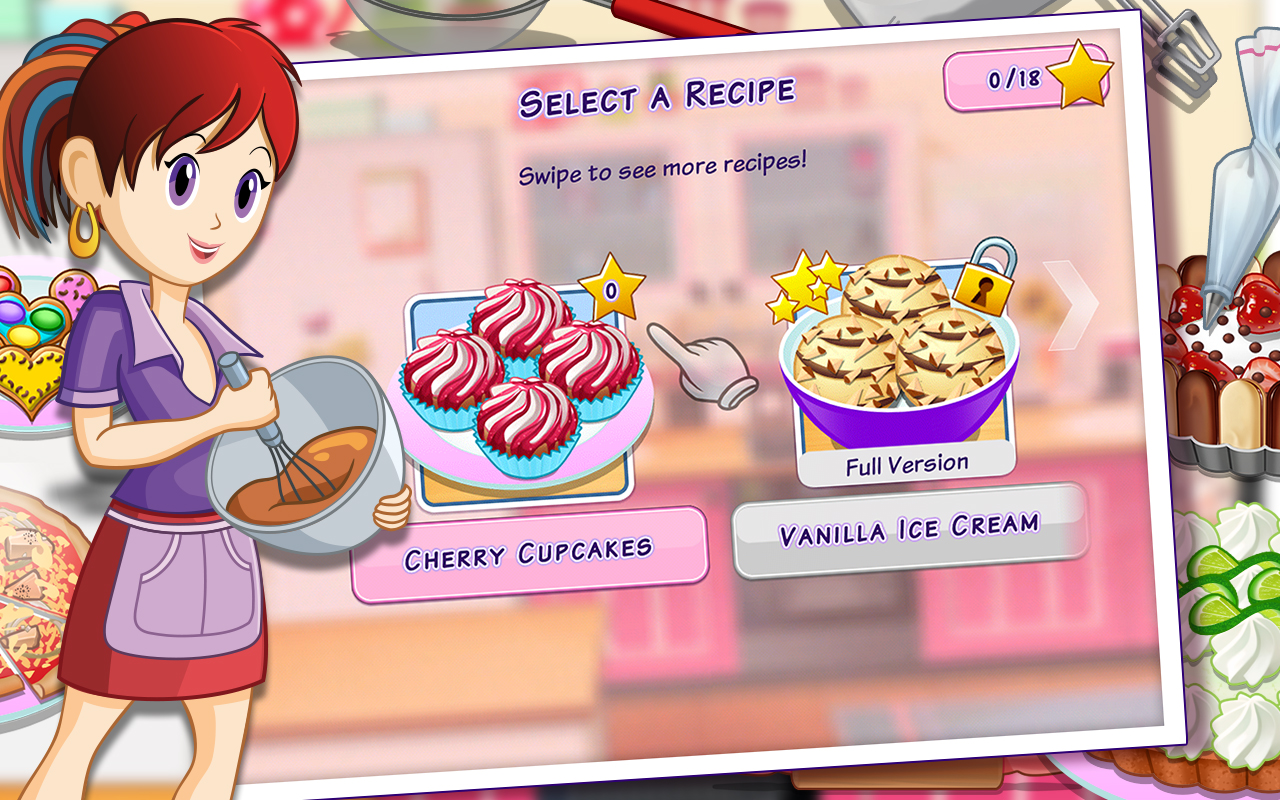The image size is (1280, 800).
Task: Show more recipes with the right arrow
Action: click(1068, 306)
